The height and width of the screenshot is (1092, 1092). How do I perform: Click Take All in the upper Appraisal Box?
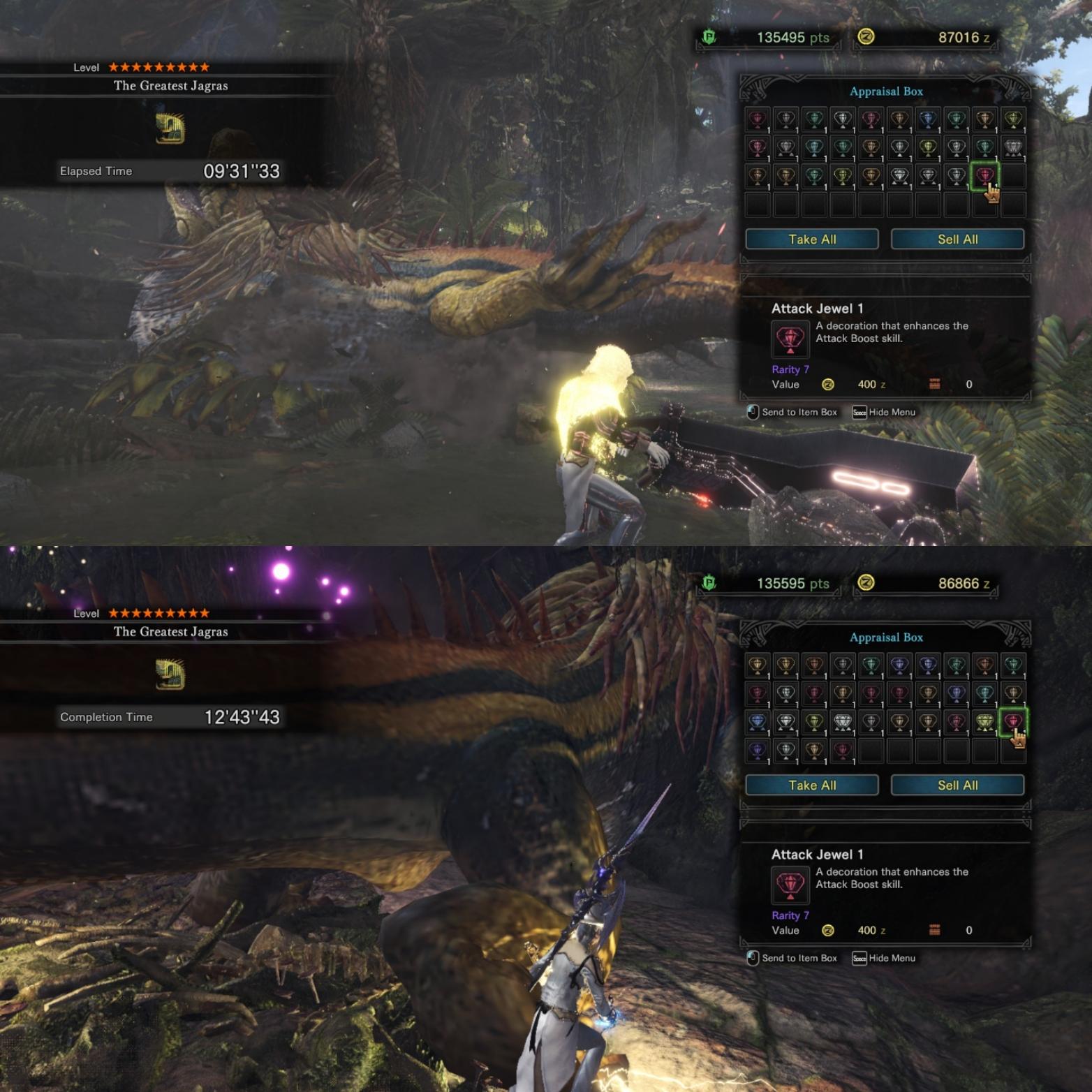click(x=812, y=239)
